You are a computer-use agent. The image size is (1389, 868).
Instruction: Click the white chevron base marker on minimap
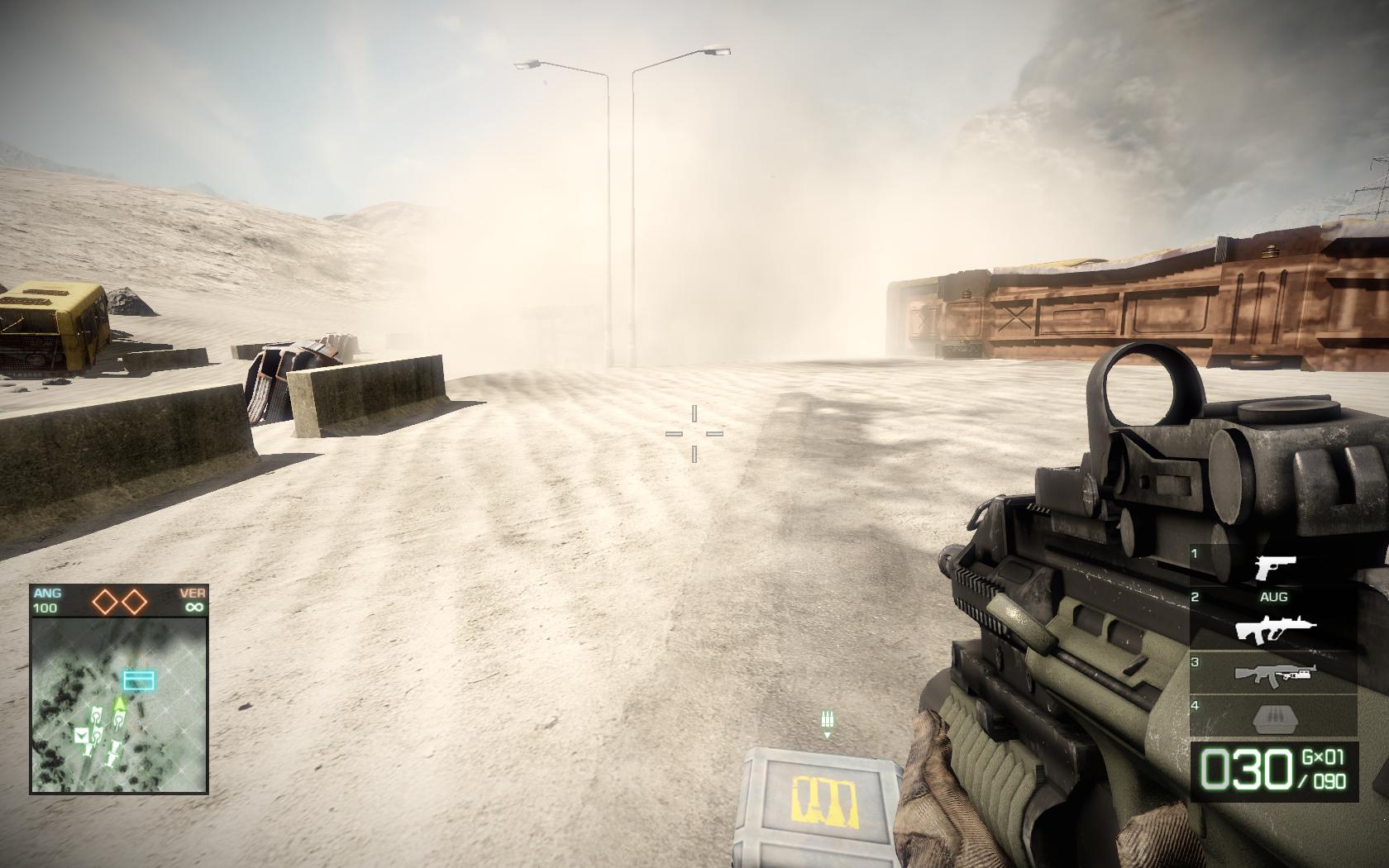click(82, 735)
